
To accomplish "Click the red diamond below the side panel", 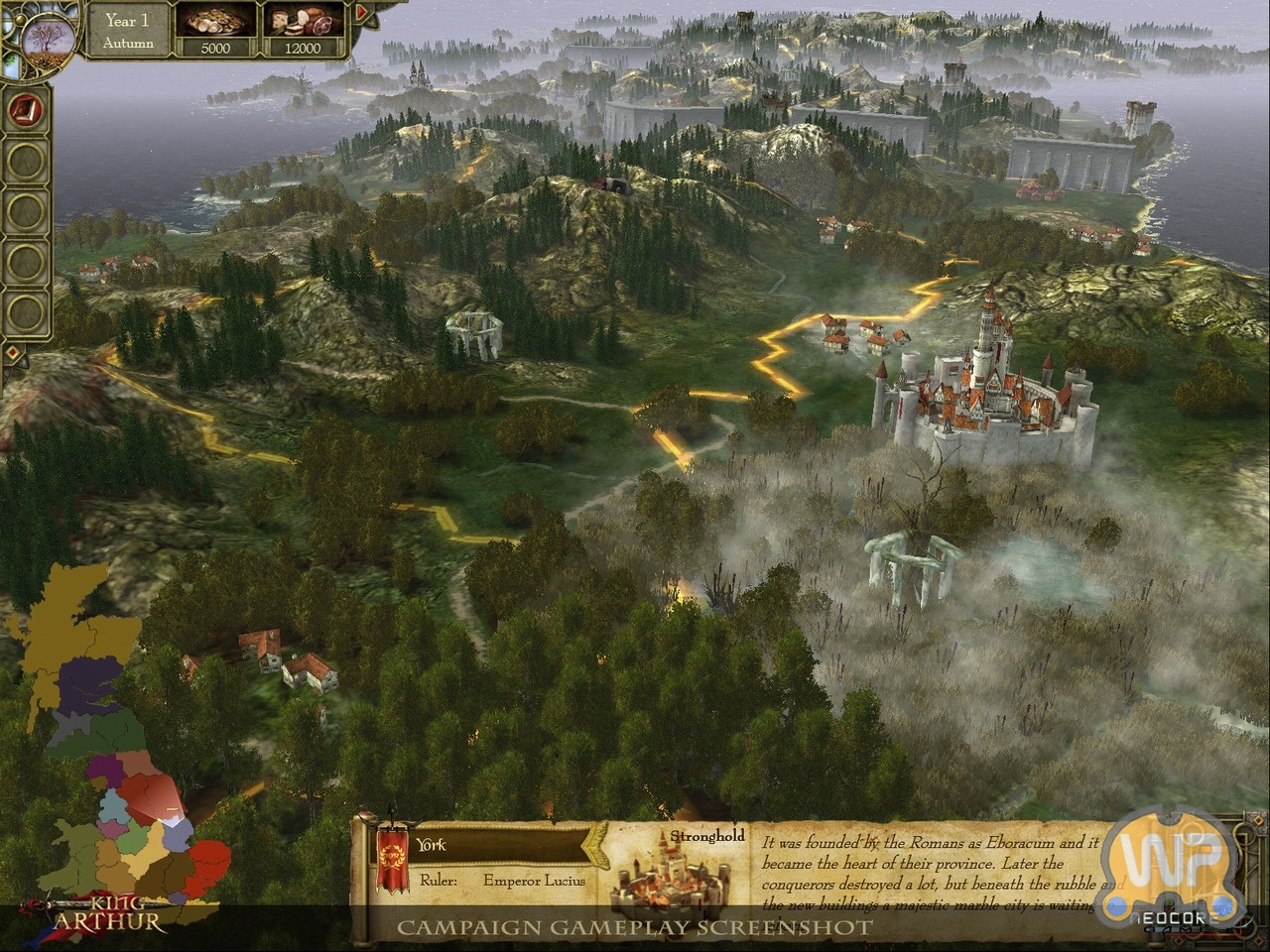I will click(x=12, y=352).
